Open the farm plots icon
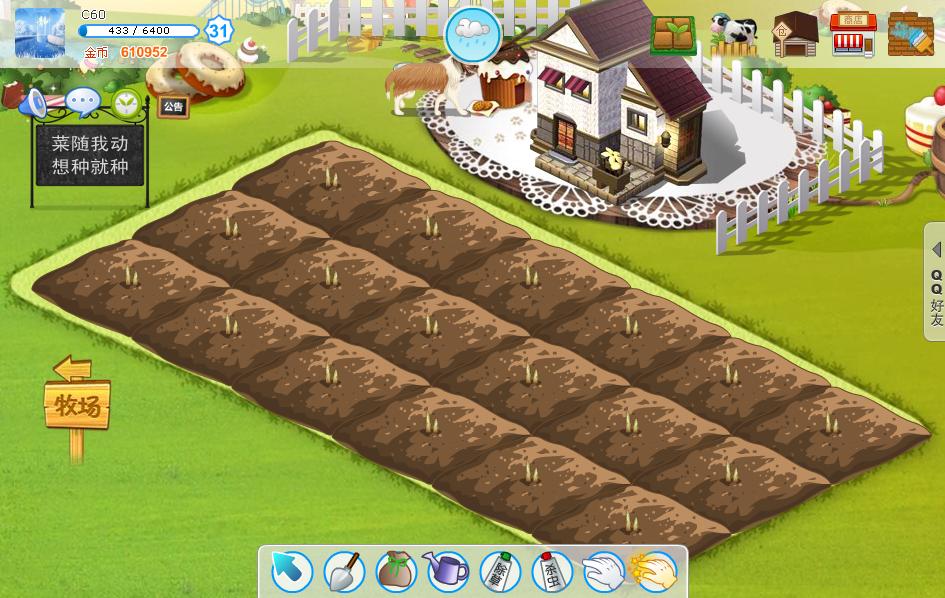 [675, 35]
